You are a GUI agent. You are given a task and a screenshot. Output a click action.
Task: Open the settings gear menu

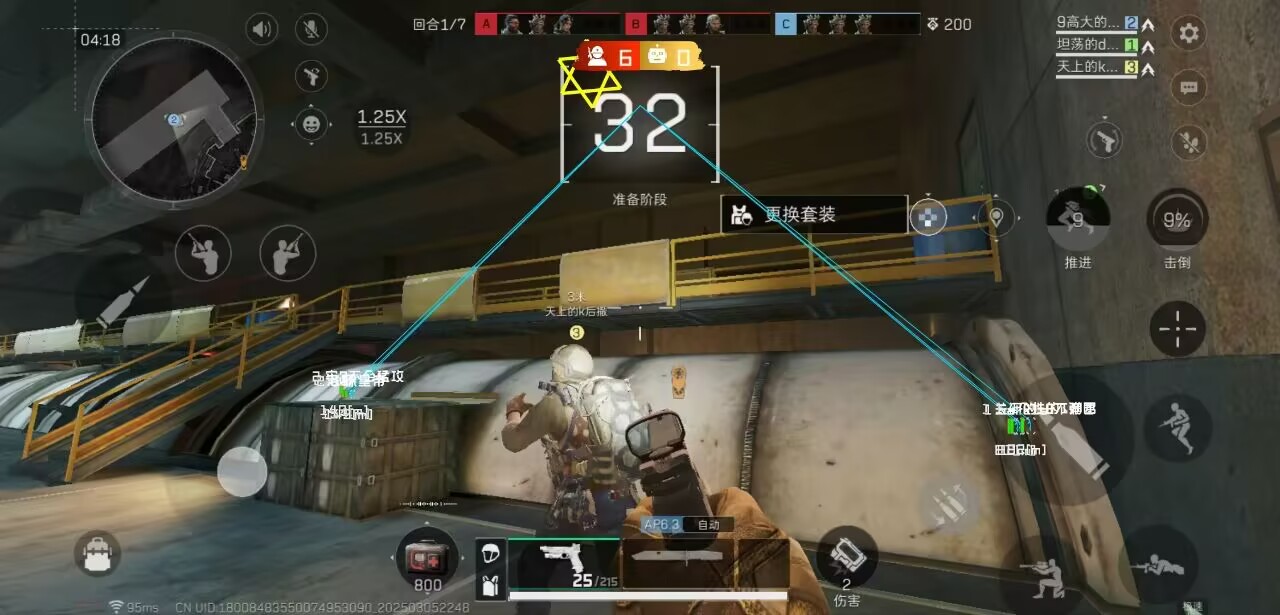pos(1188,33)
